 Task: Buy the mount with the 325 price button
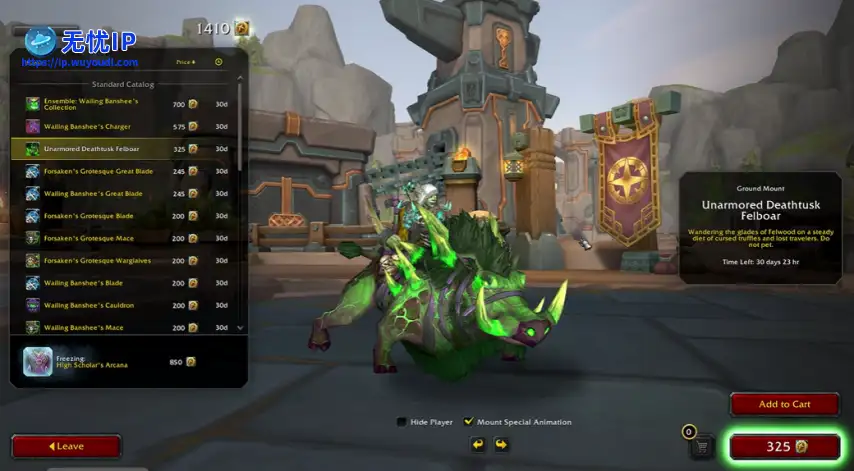(x=784, y=447)
